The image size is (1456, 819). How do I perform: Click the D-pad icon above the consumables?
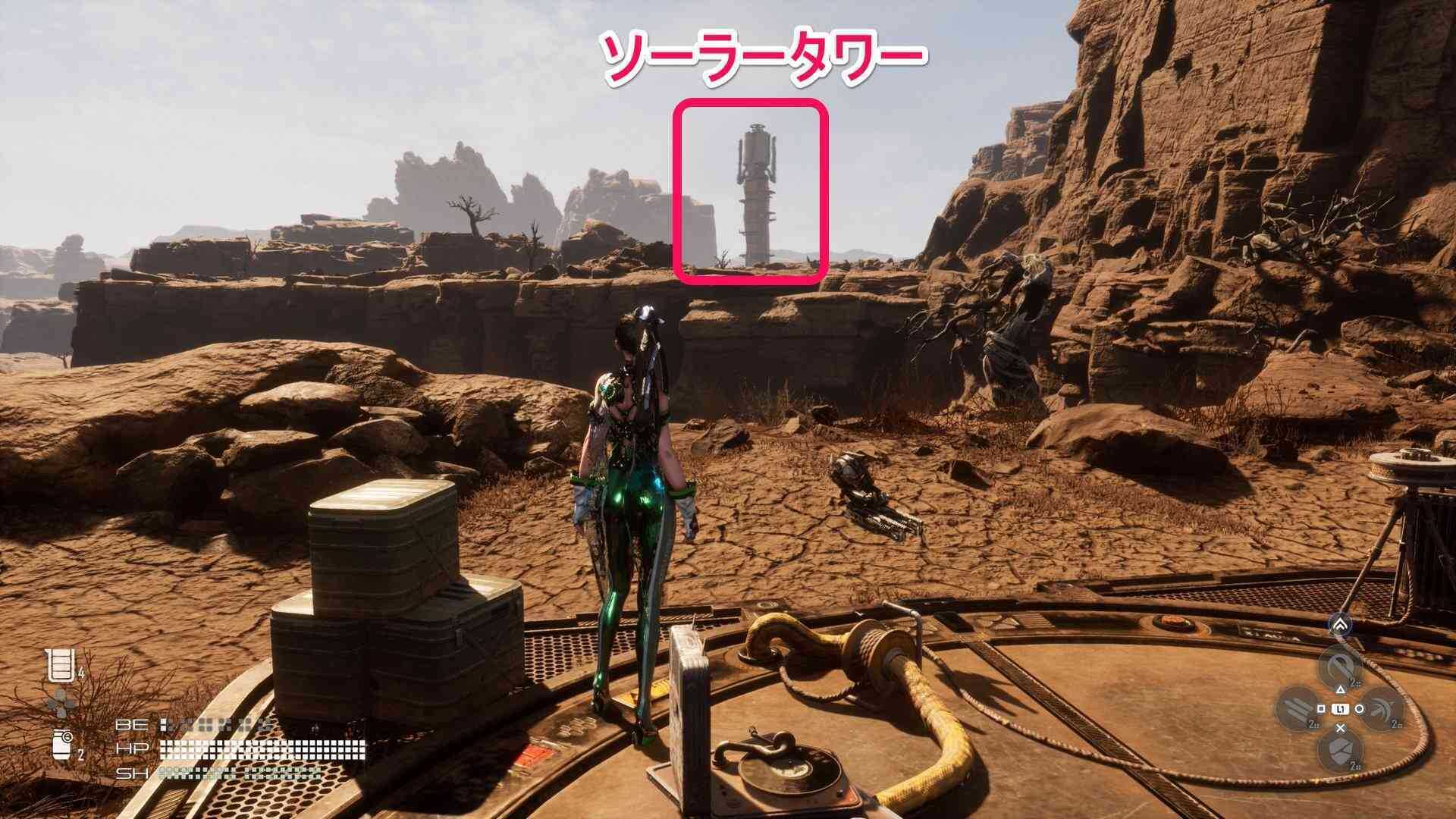pyautogui.click(x=59, y=703)
